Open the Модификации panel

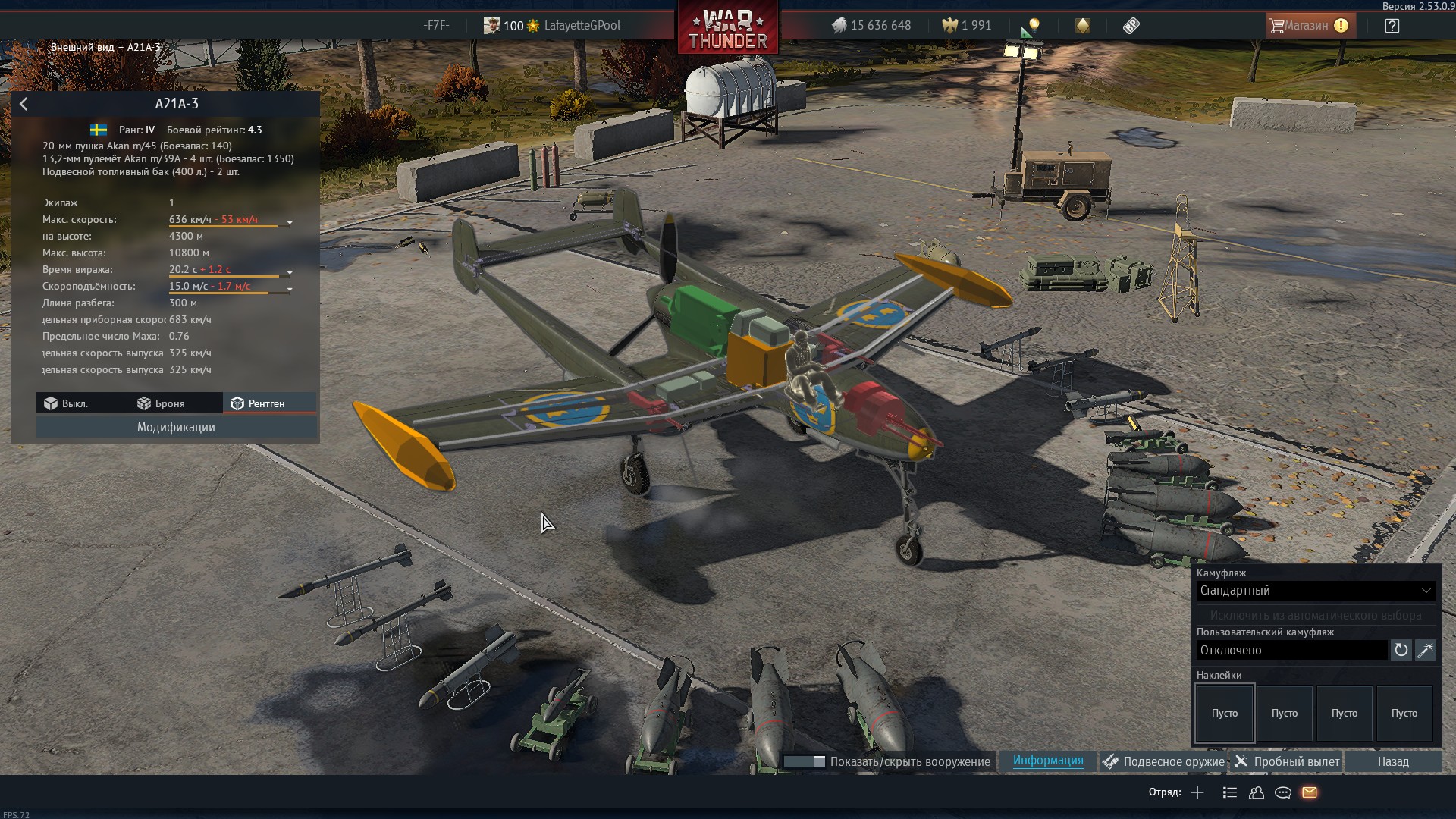tap(176, 428)
